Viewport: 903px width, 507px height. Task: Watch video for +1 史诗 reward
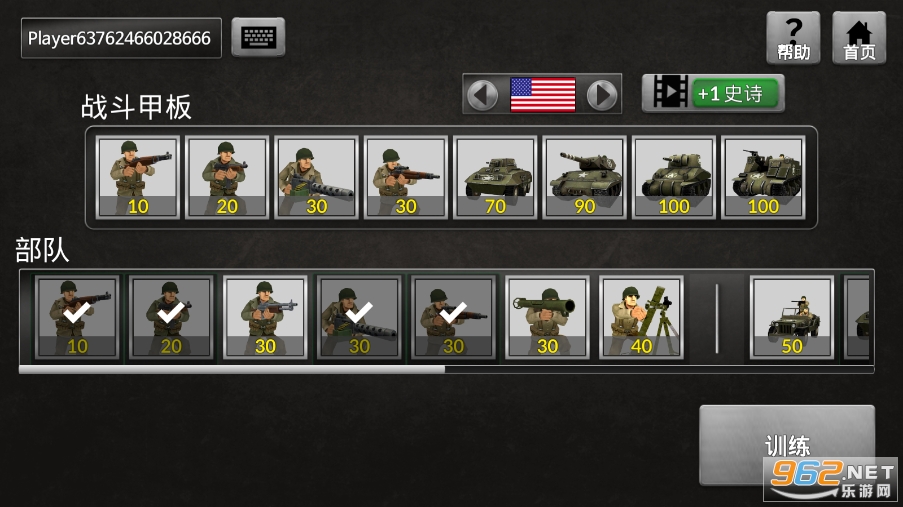(x=713, y=93)
